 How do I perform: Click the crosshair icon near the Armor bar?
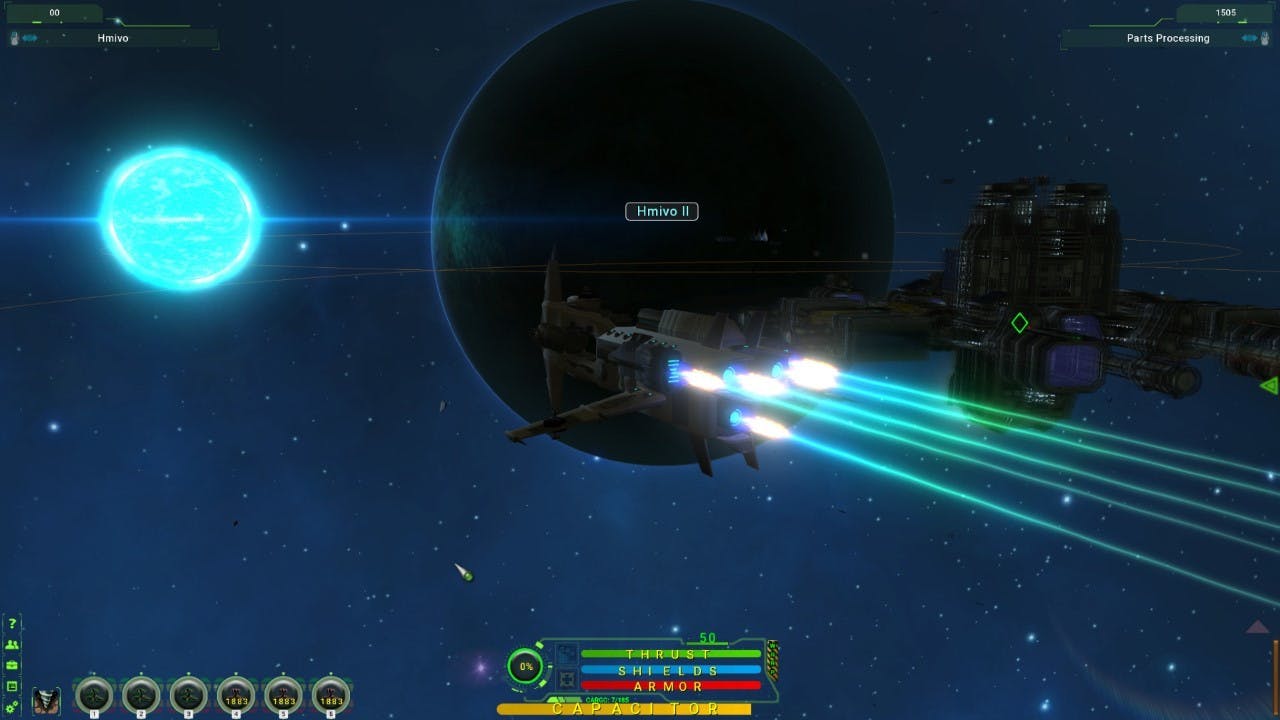pos(567,677)
